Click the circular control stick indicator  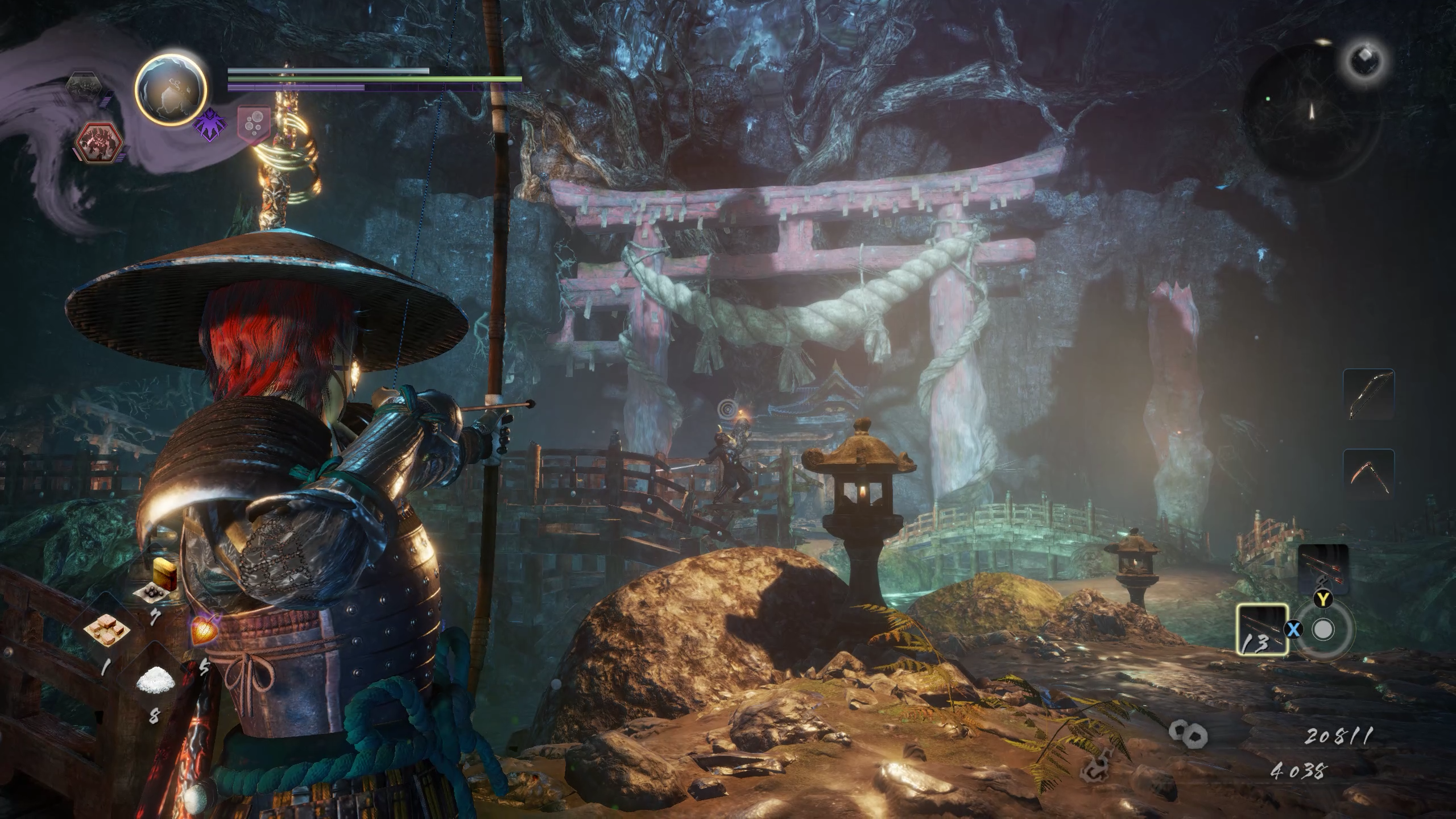tap(1323, 630)
